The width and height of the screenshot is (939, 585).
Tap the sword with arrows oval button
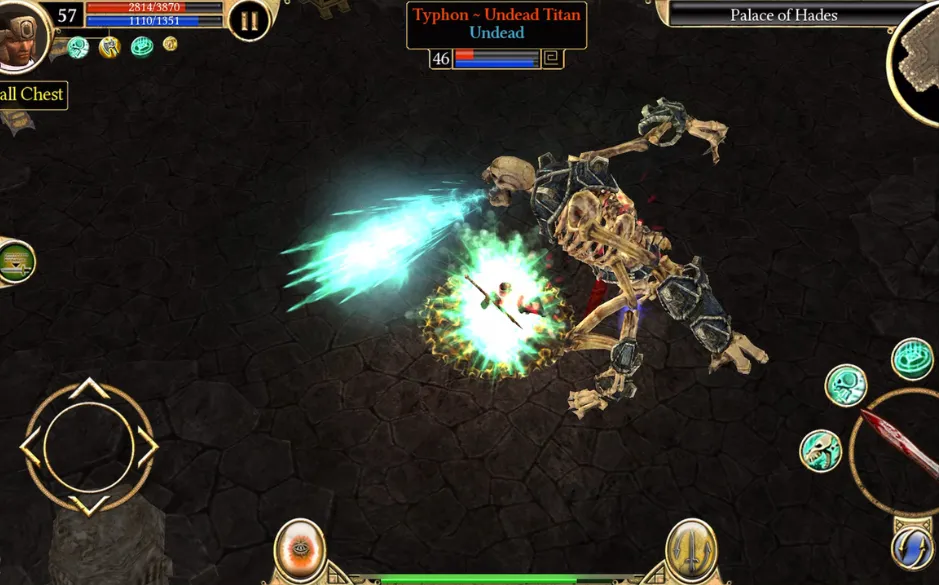pyautogui.click(x=690, y=549)
